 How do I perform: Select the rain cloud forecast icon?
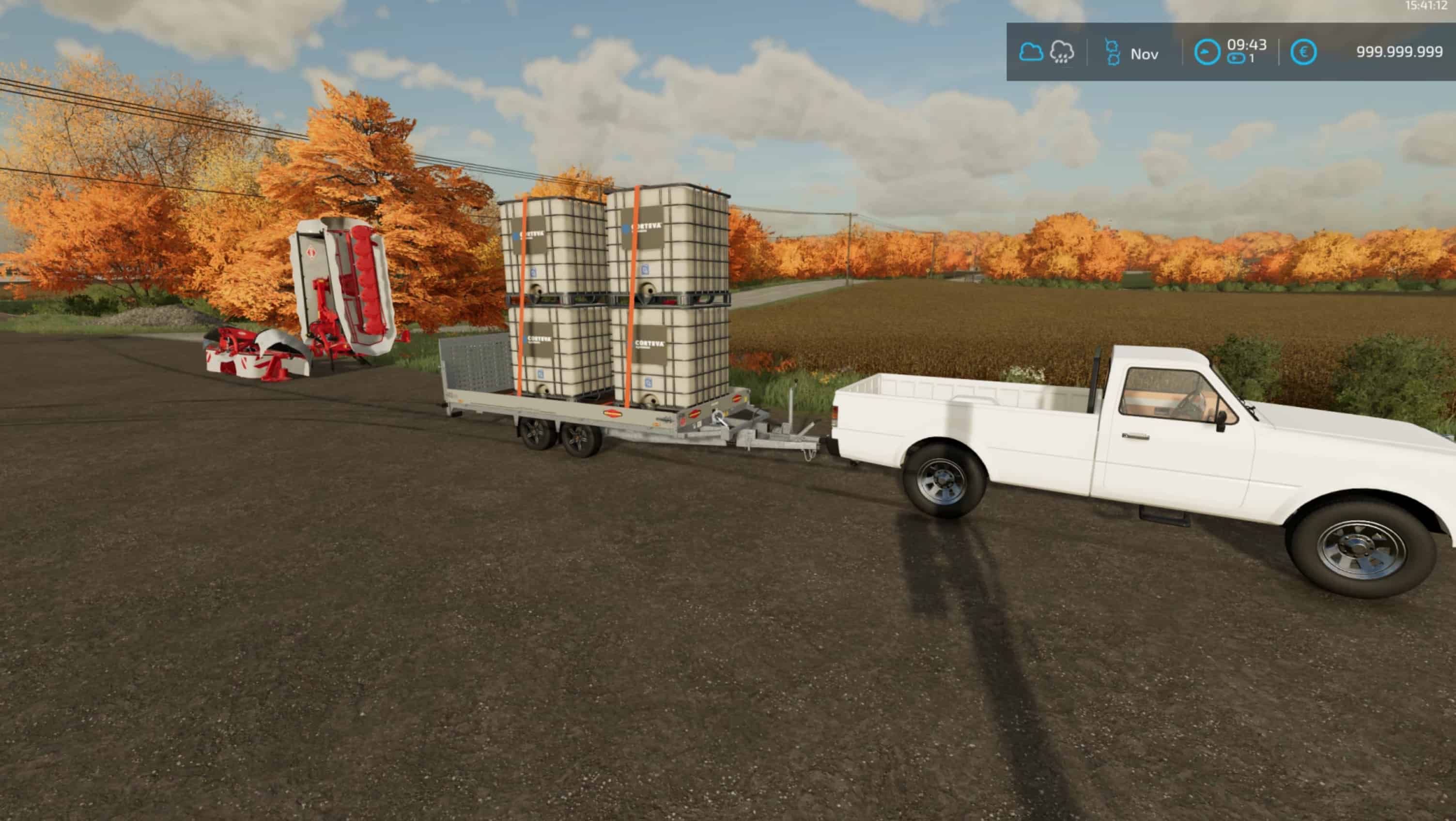[x=1061, y=52]
